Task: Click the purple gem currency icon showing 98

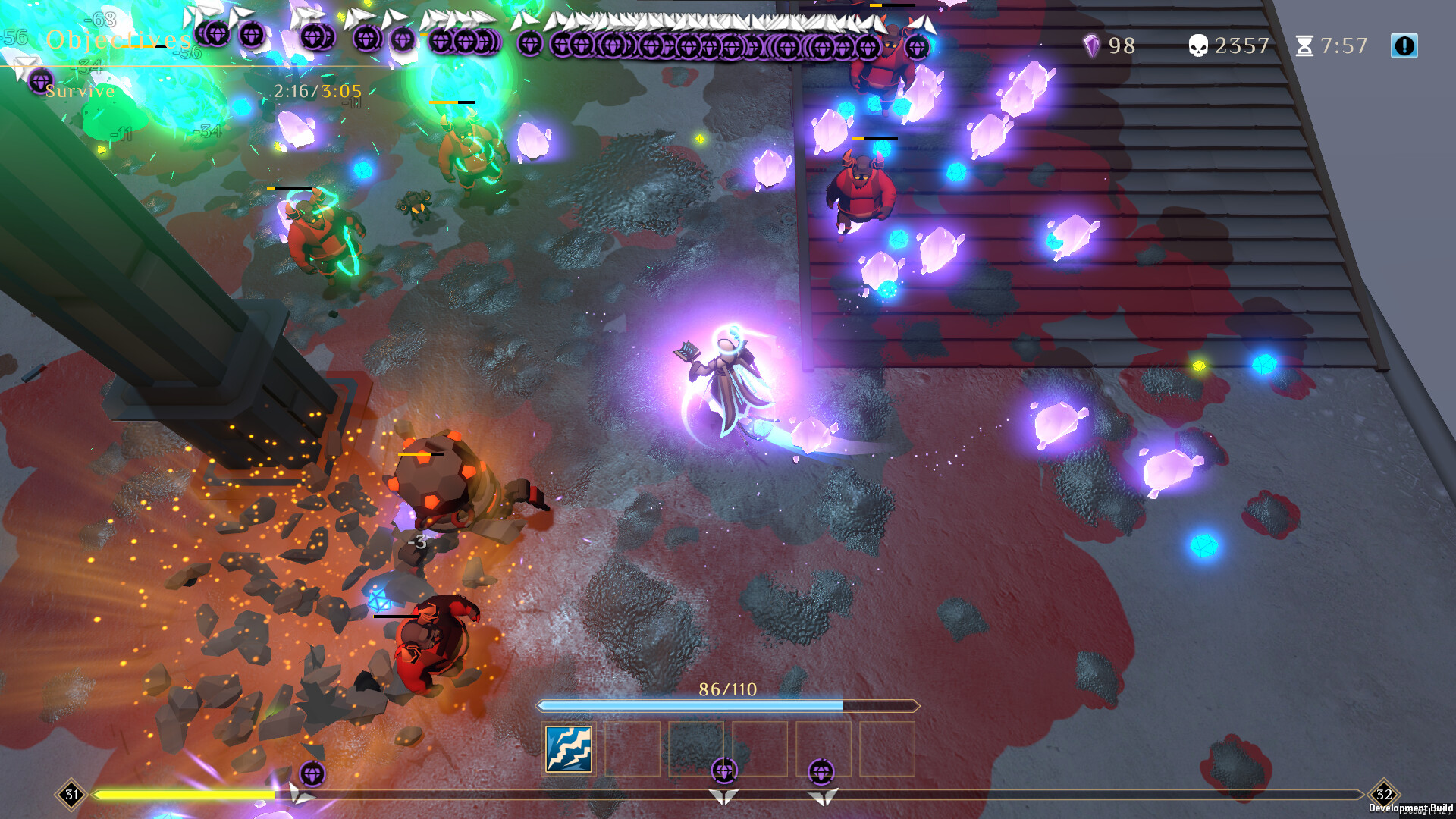Action: click(1092, 45)
